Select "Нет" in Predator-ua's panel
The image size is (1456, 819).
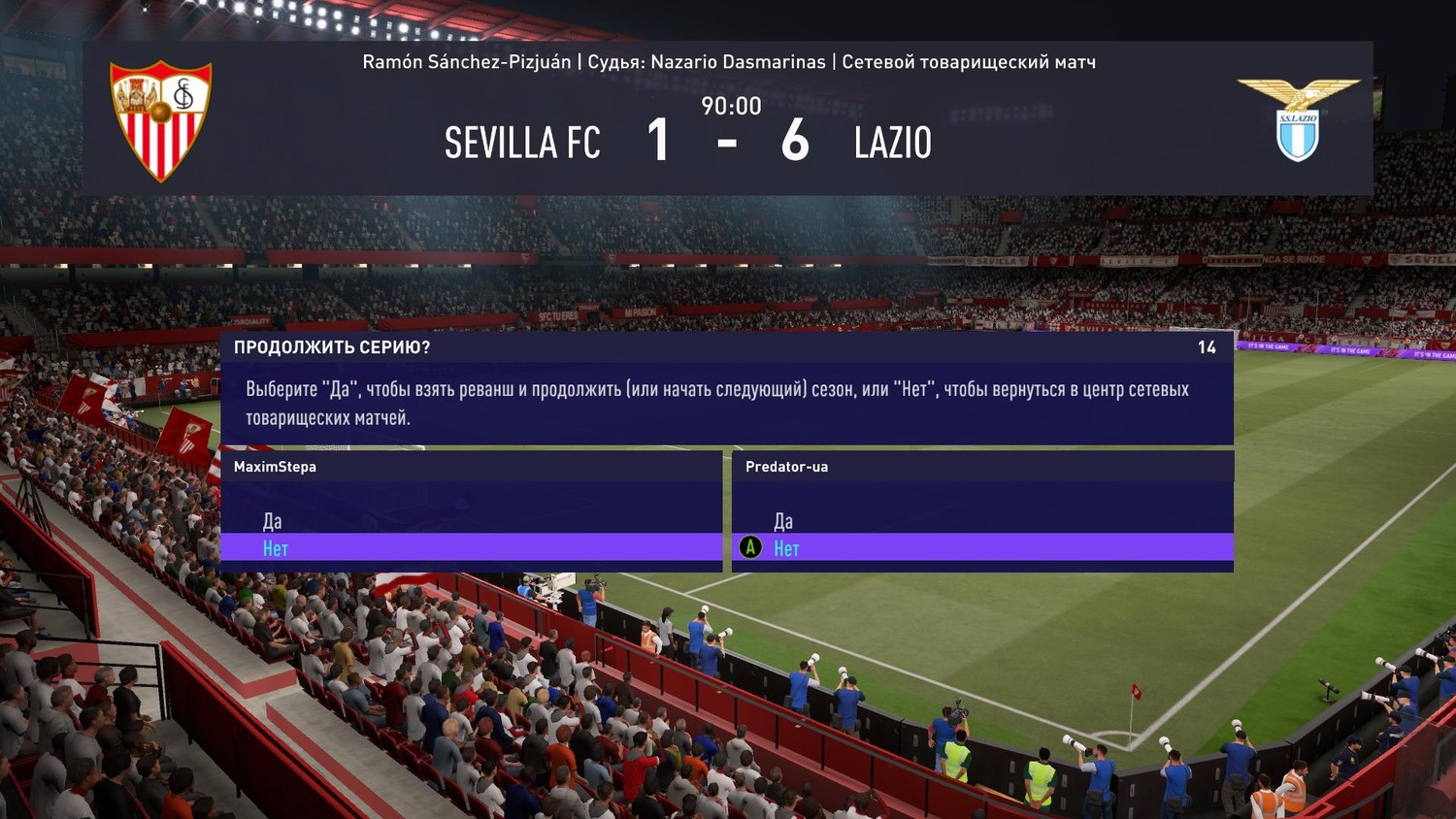pyautogui.click(x=786, y=548)
